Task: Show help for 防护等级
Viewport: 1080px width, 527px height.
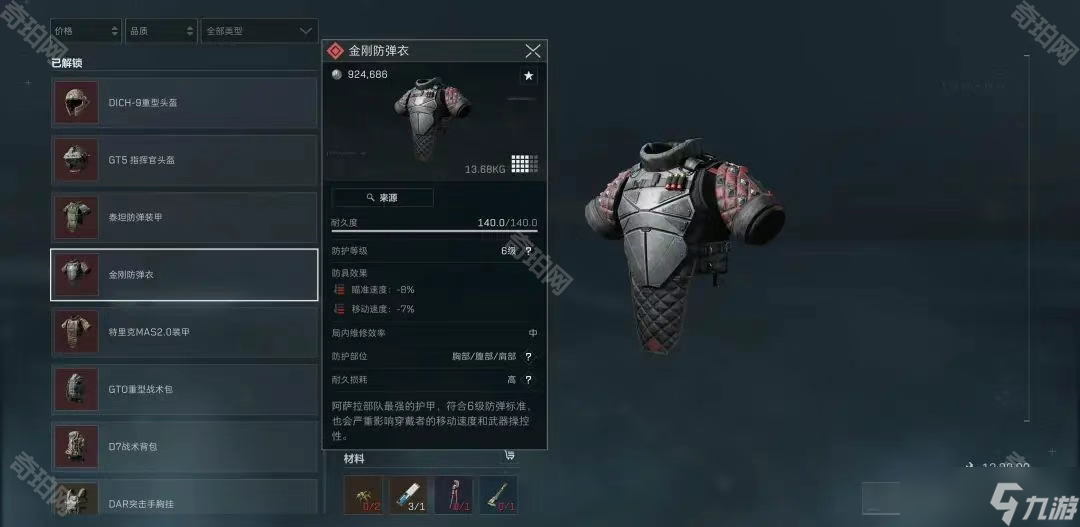Action: pyautogui.click(x=528, y=251)
